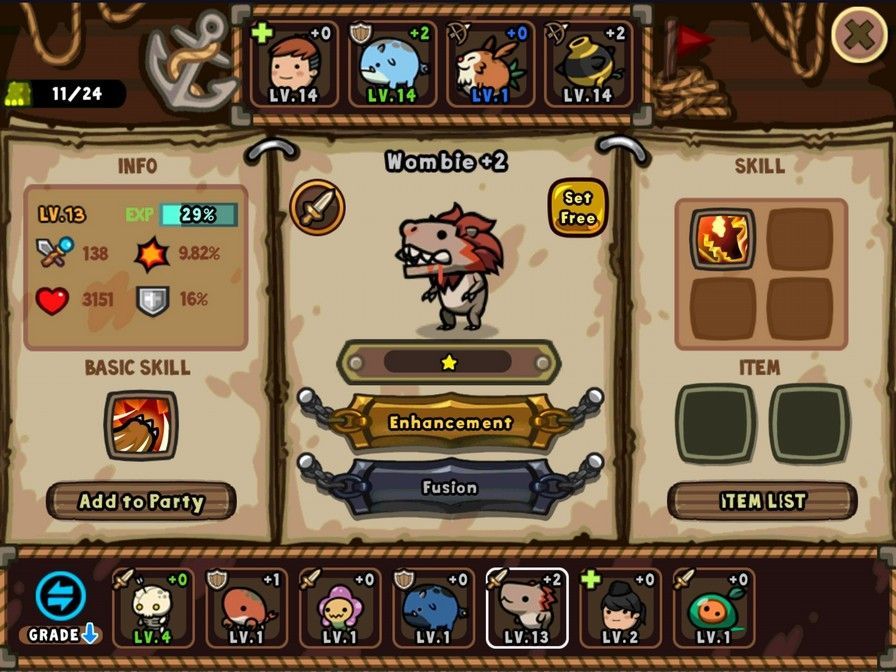Add Wombie to the party
The width and height of the screenshot is (896, 672).
(x=141, y=501)
